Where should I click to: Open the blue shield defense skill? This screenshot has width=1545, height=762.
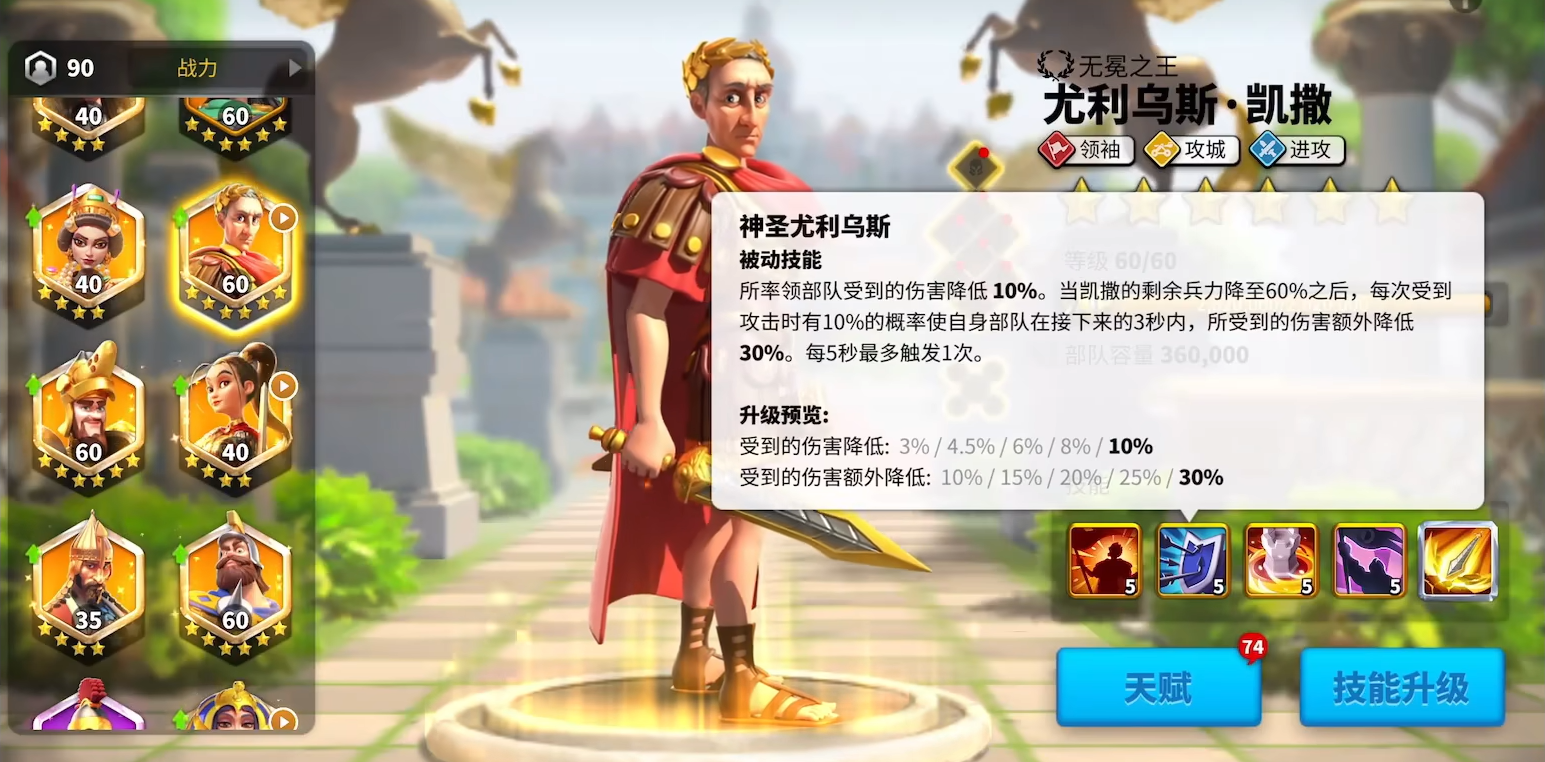tap(1193, 561)
